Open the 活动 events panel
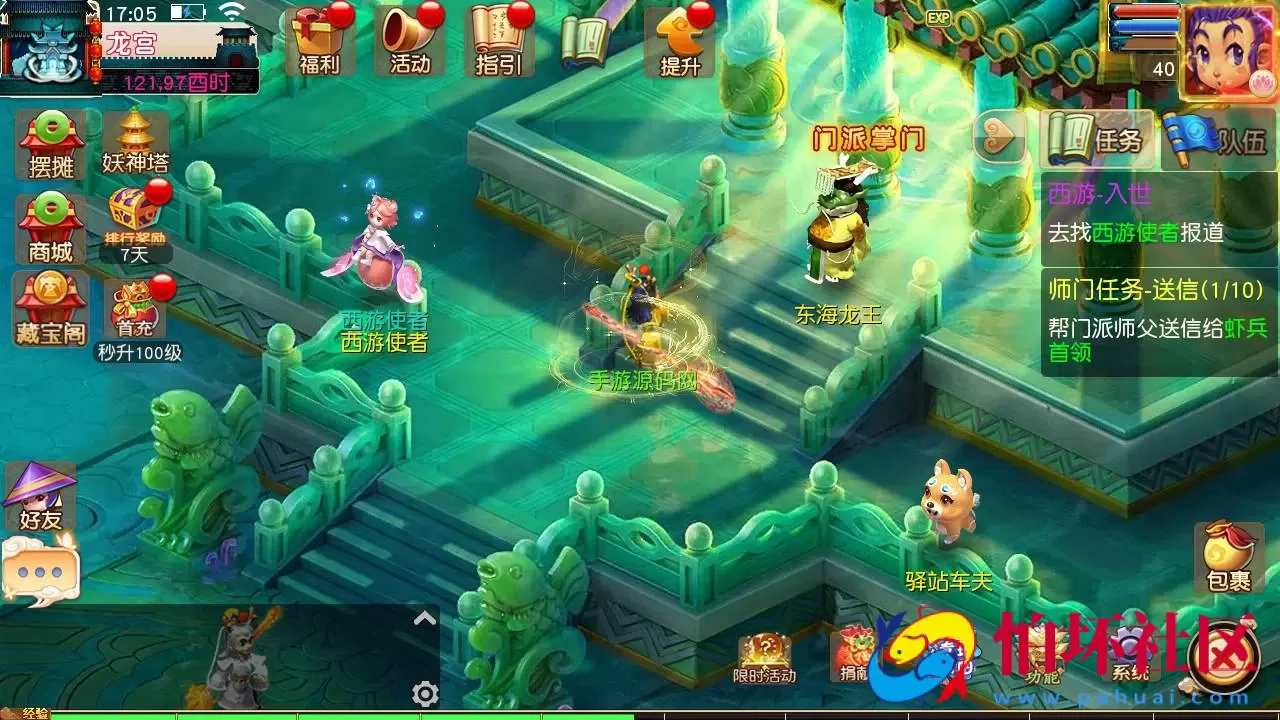Screen dimensions: 1280x720 [408, 40]
